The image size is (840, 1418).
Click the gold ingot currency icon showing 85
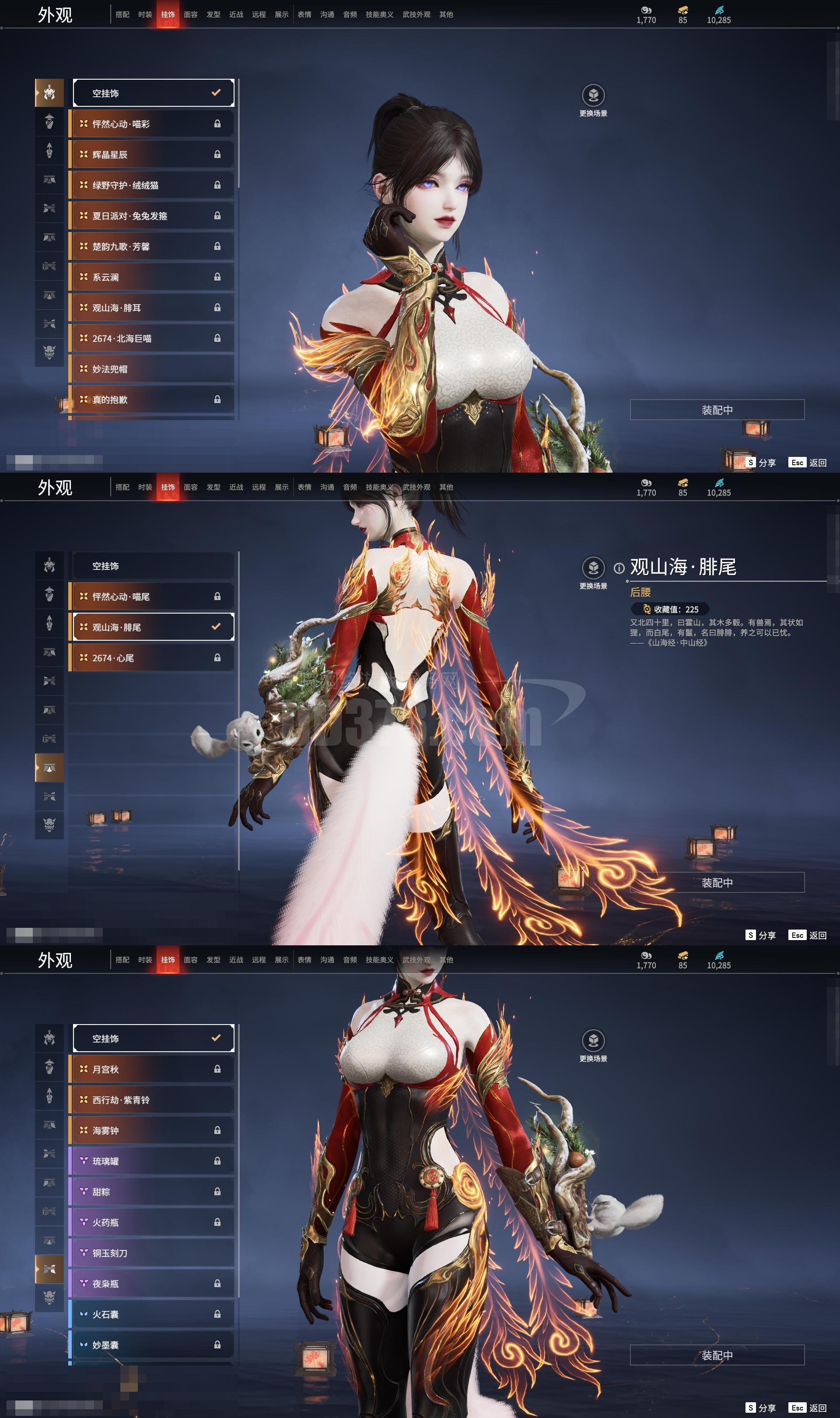(682, 10)
